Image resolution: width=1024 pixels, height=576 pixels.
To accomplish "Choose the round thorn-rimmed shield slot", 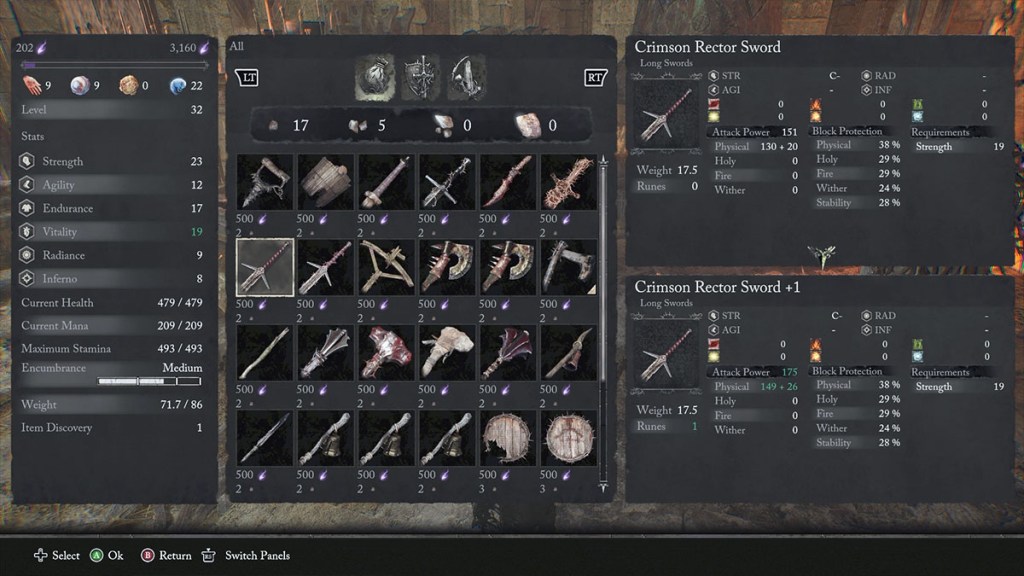I will pos(570,438).
